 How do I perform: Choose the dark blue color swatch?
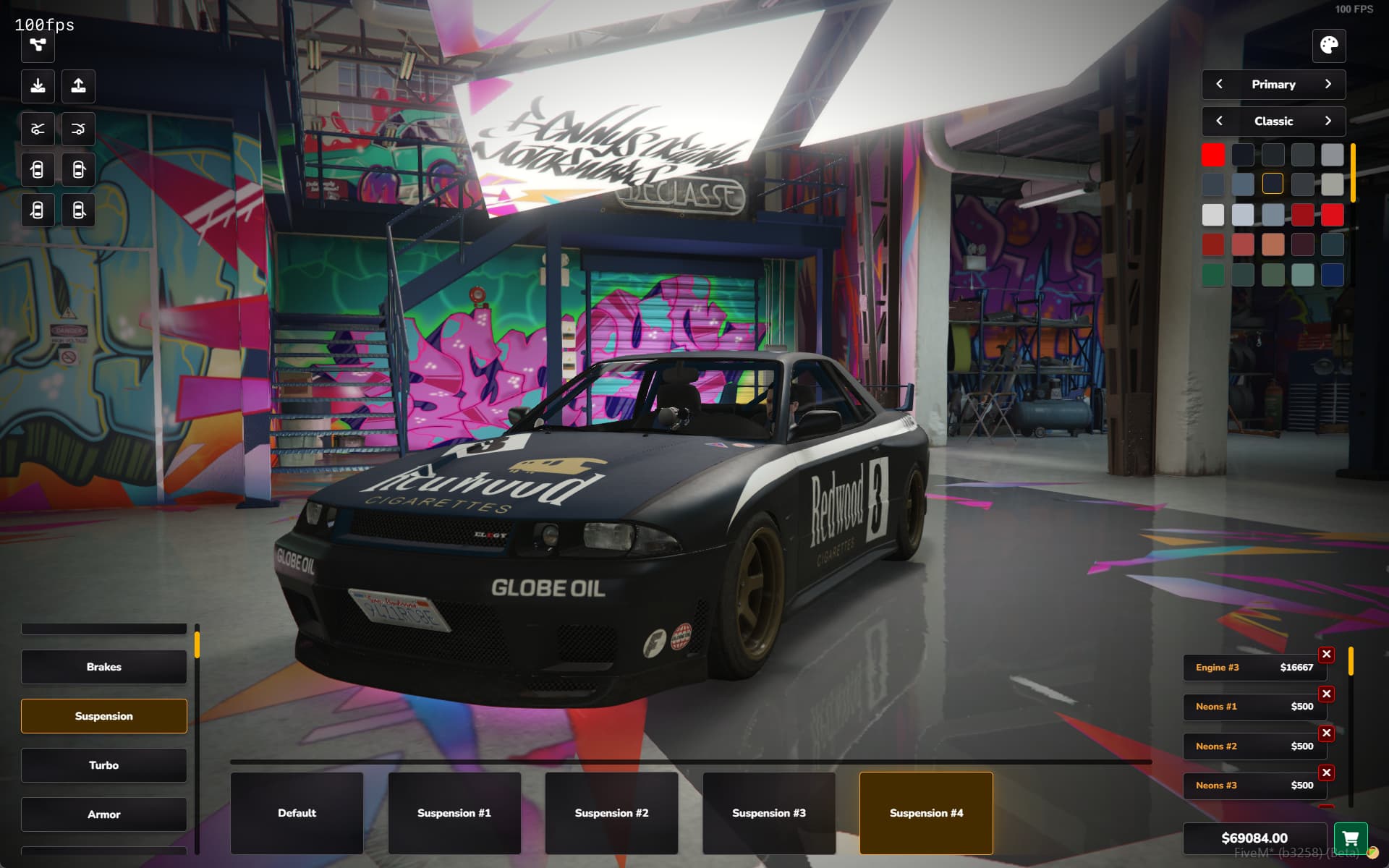point(1332,275)
